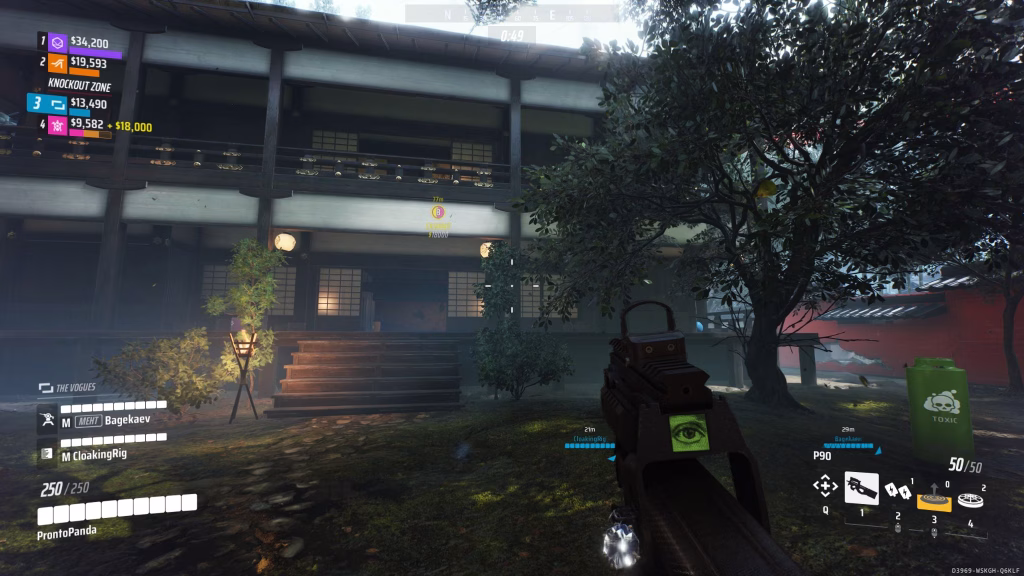This screenshot has width=1024, height=576.
Task: Select the pink fourth-place team icon
Action: [58, 125]
